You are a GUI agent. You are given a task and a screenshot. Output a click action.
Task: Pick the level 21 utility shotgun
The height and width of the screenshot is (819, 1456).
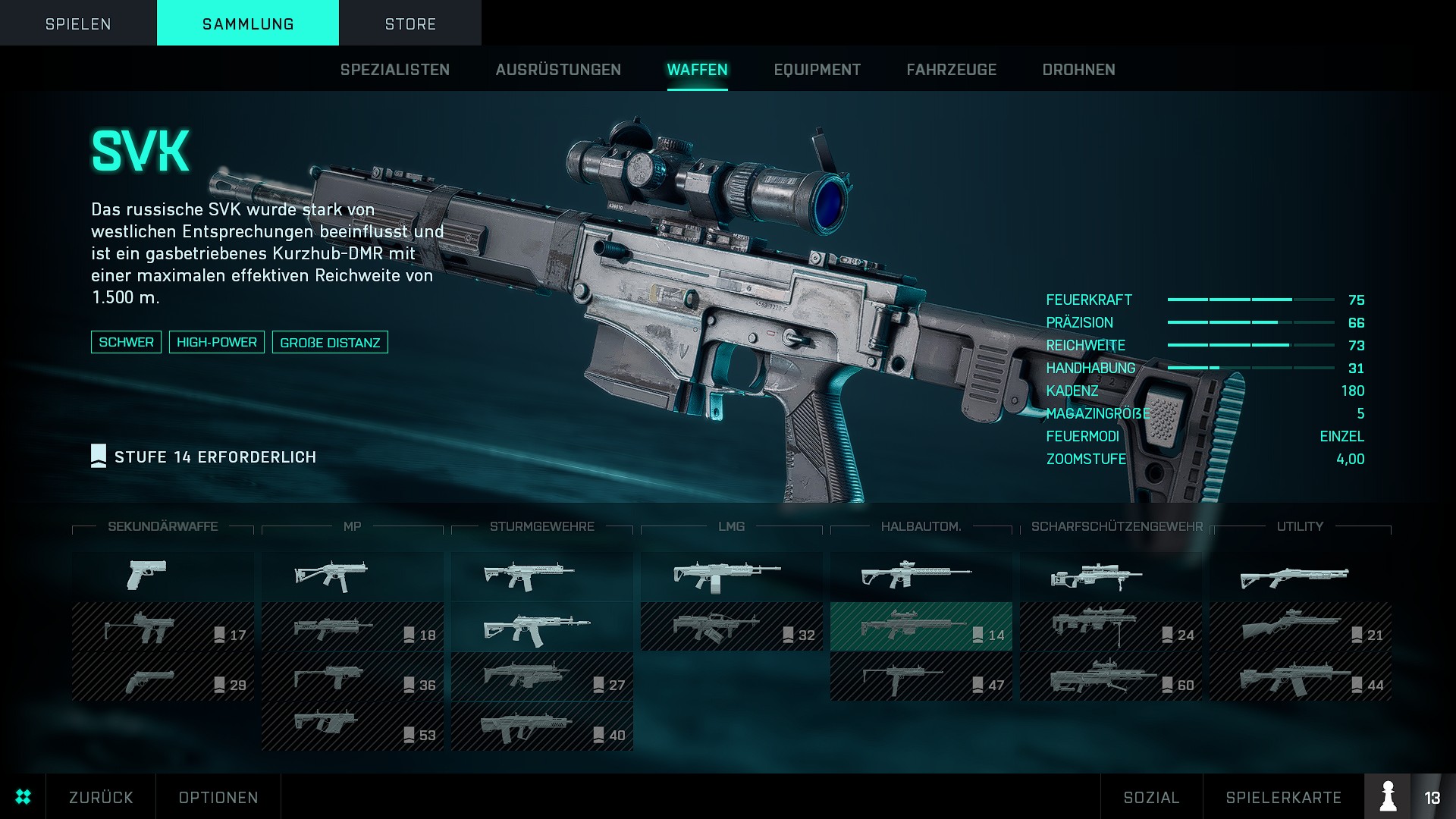point(1300,627)
